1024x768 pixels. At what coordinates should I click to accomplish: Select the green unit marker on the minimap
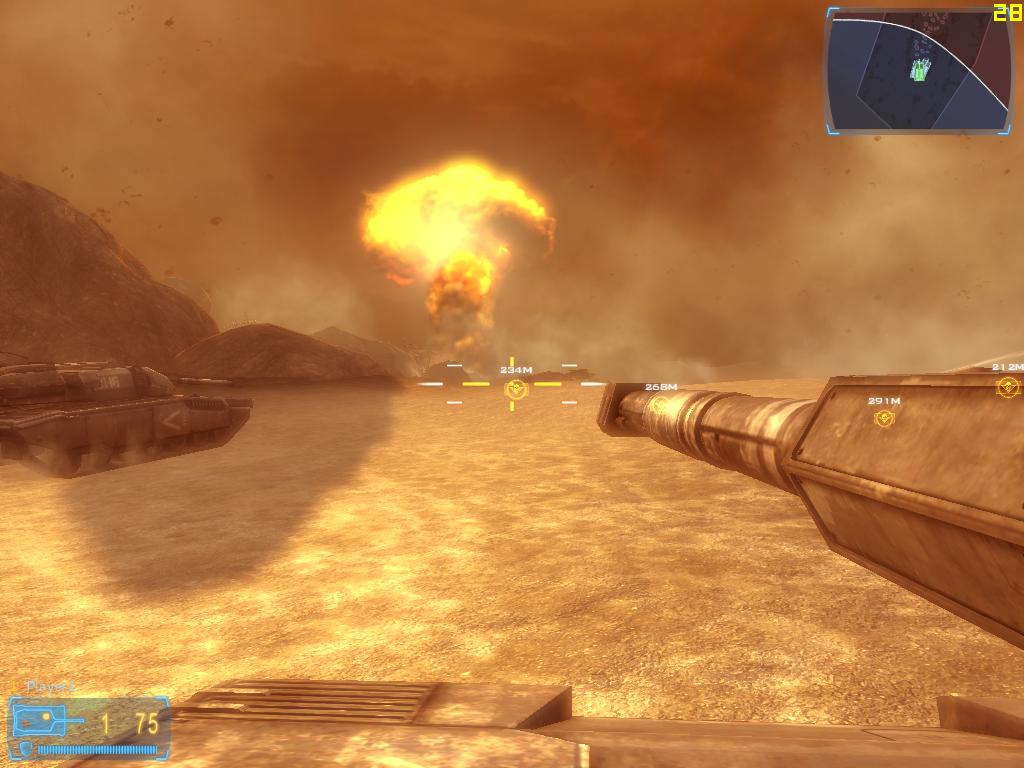[921, 69]
